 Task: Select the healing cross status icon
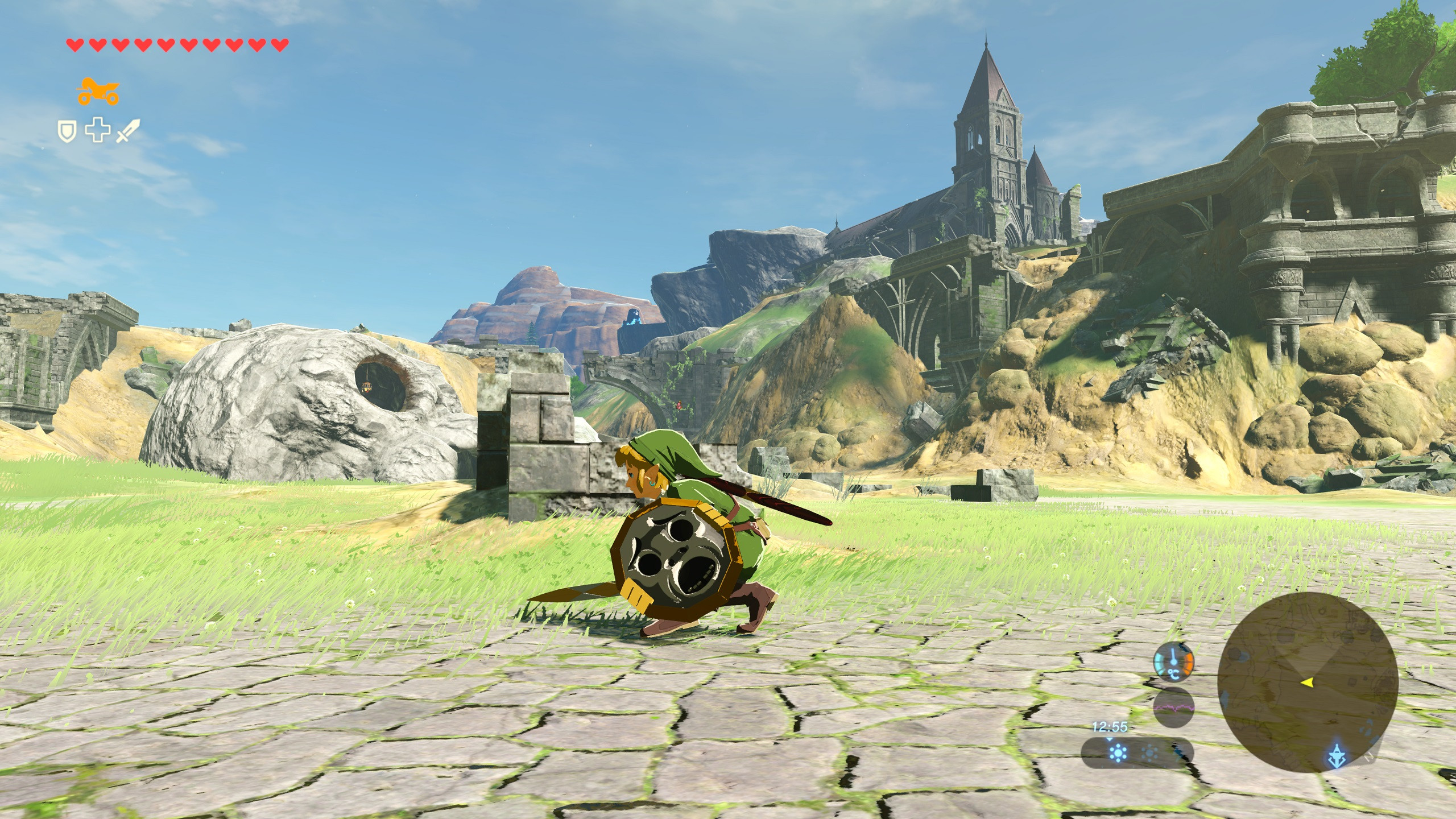(x=98, y=131)
